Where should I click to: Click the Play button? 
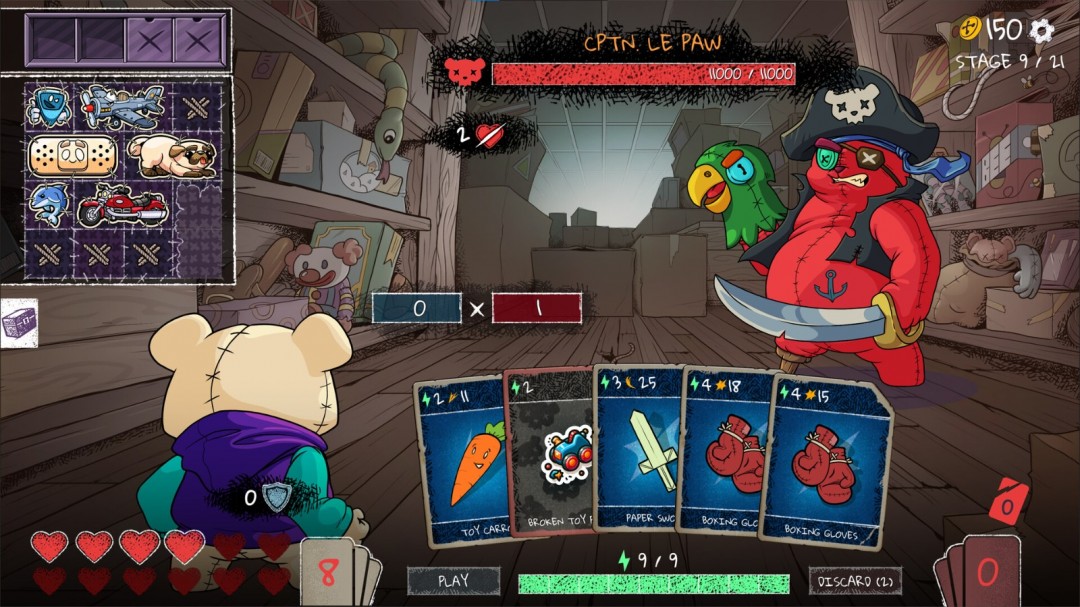click(x=453, y=580)
